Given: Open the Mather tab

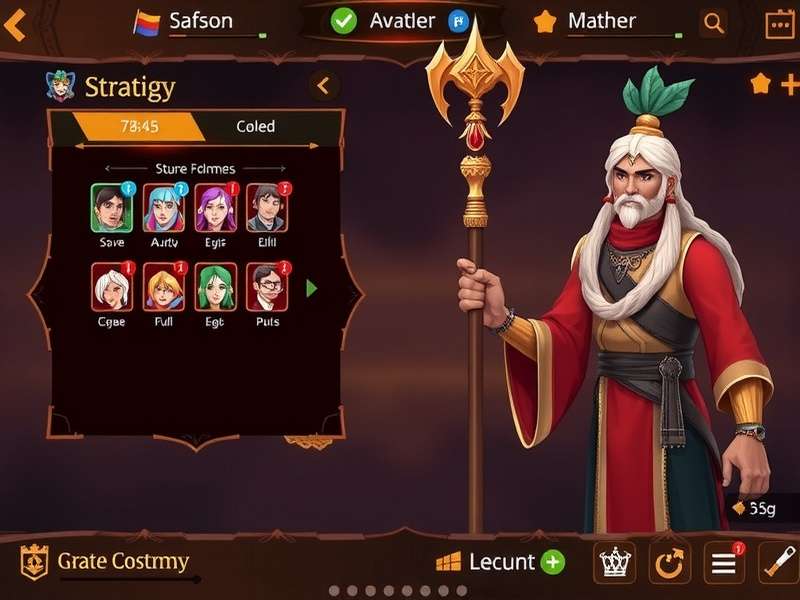Looking at the screenshot, I should (x=600, y=21).
